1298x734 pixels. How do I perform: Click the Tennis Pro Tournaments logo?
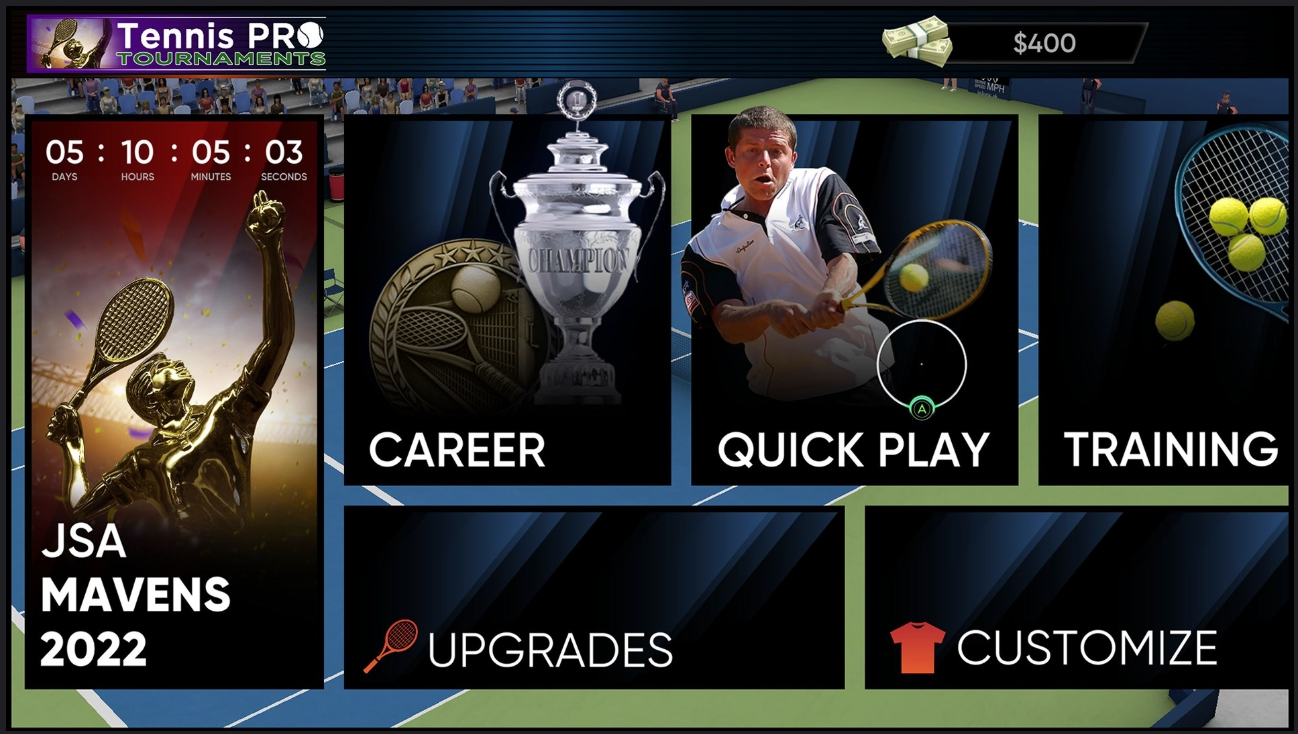pos(177,44)
